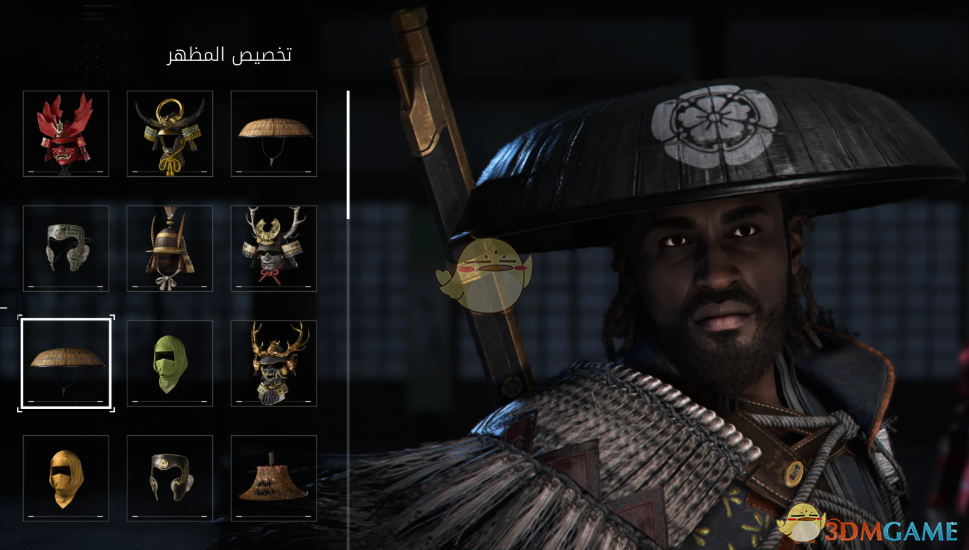Pick the dark open-face helmet with gold trim
The width and height of the screenshot is (969, 550).
[x=170, y=478]
